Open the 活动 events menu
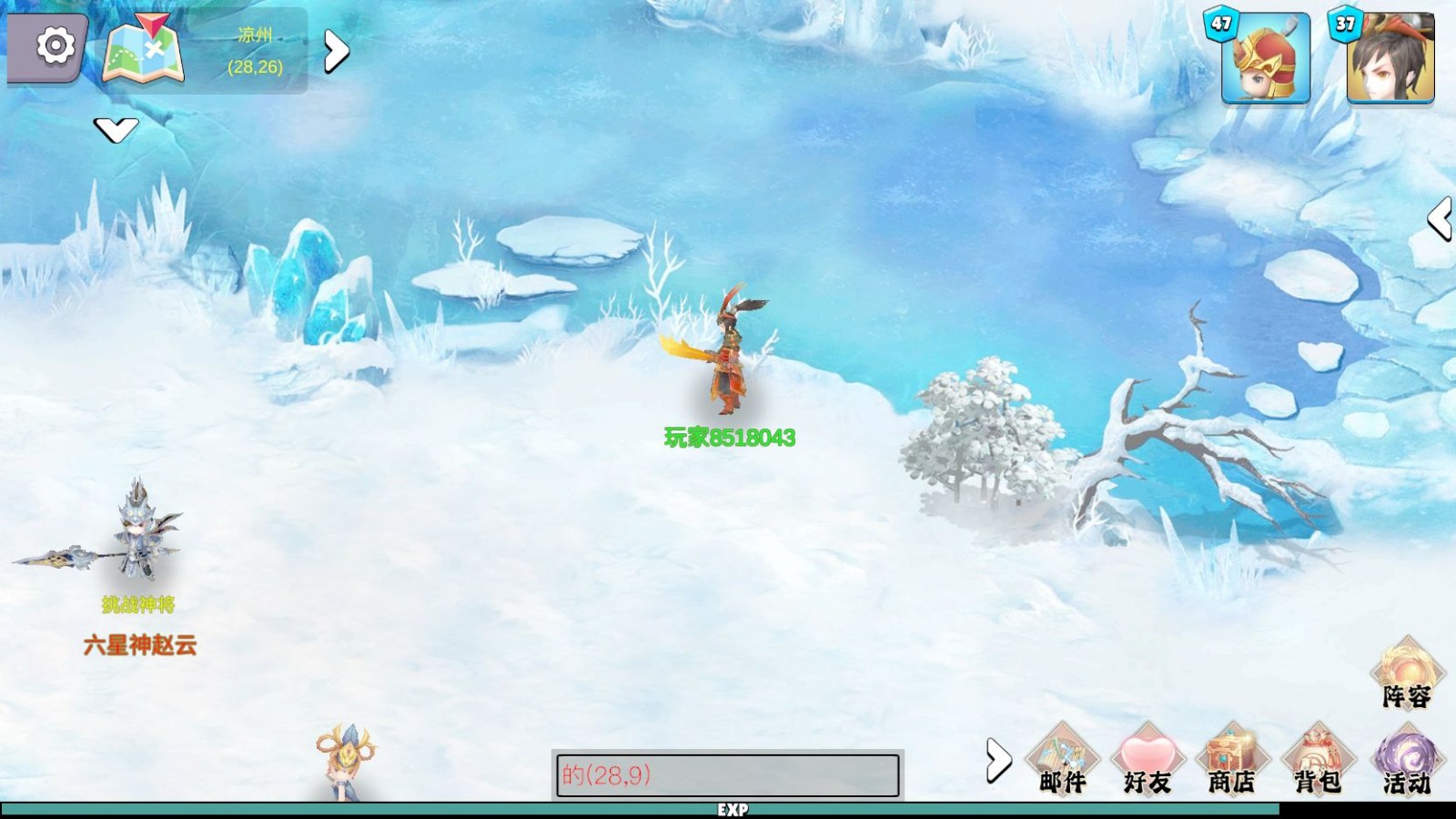This screenshot has height=819, width=1456. (1407, 760)
